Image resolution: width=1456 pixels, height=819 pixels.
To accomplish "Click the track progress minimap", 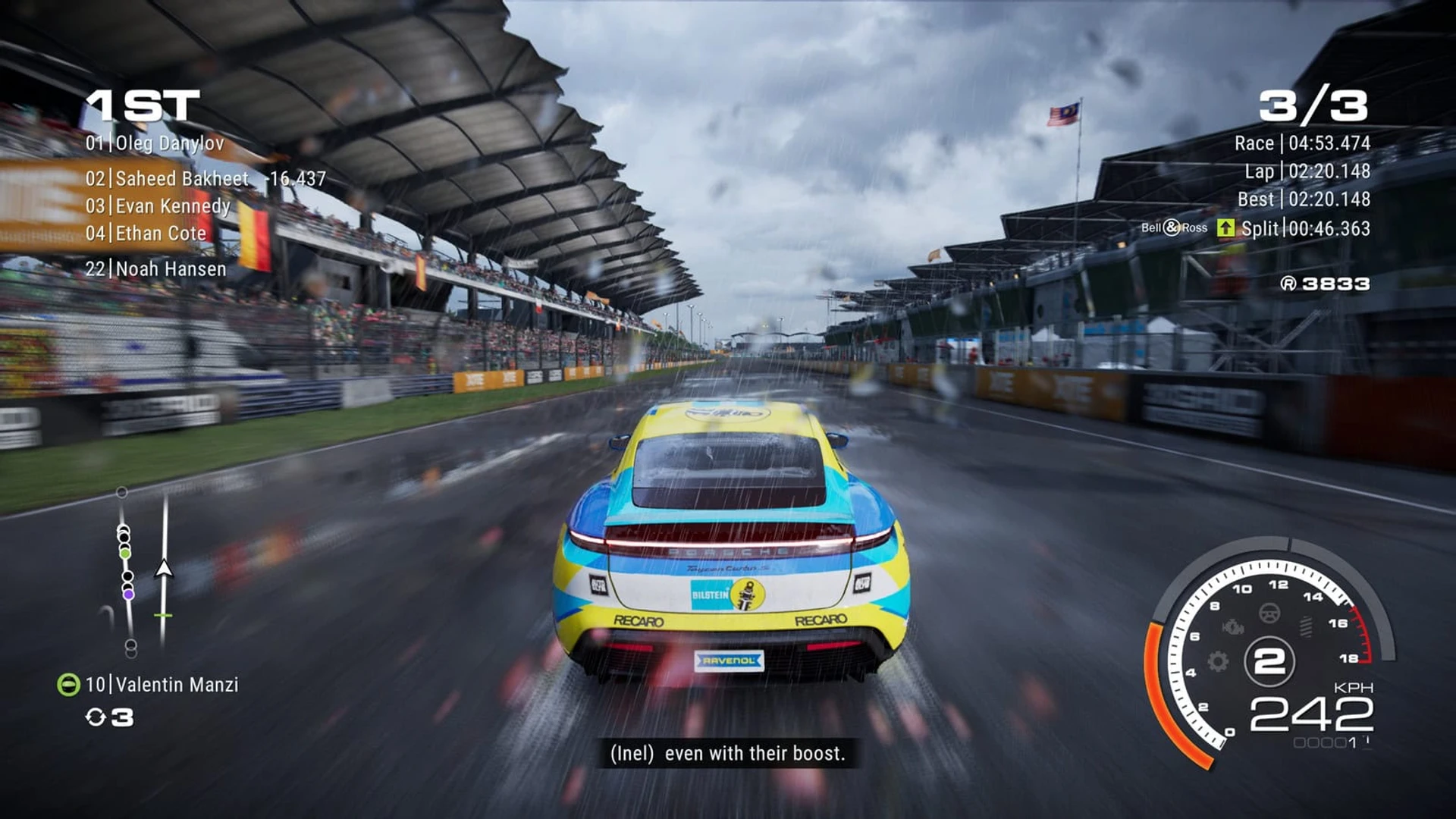I will pos(143,570).
